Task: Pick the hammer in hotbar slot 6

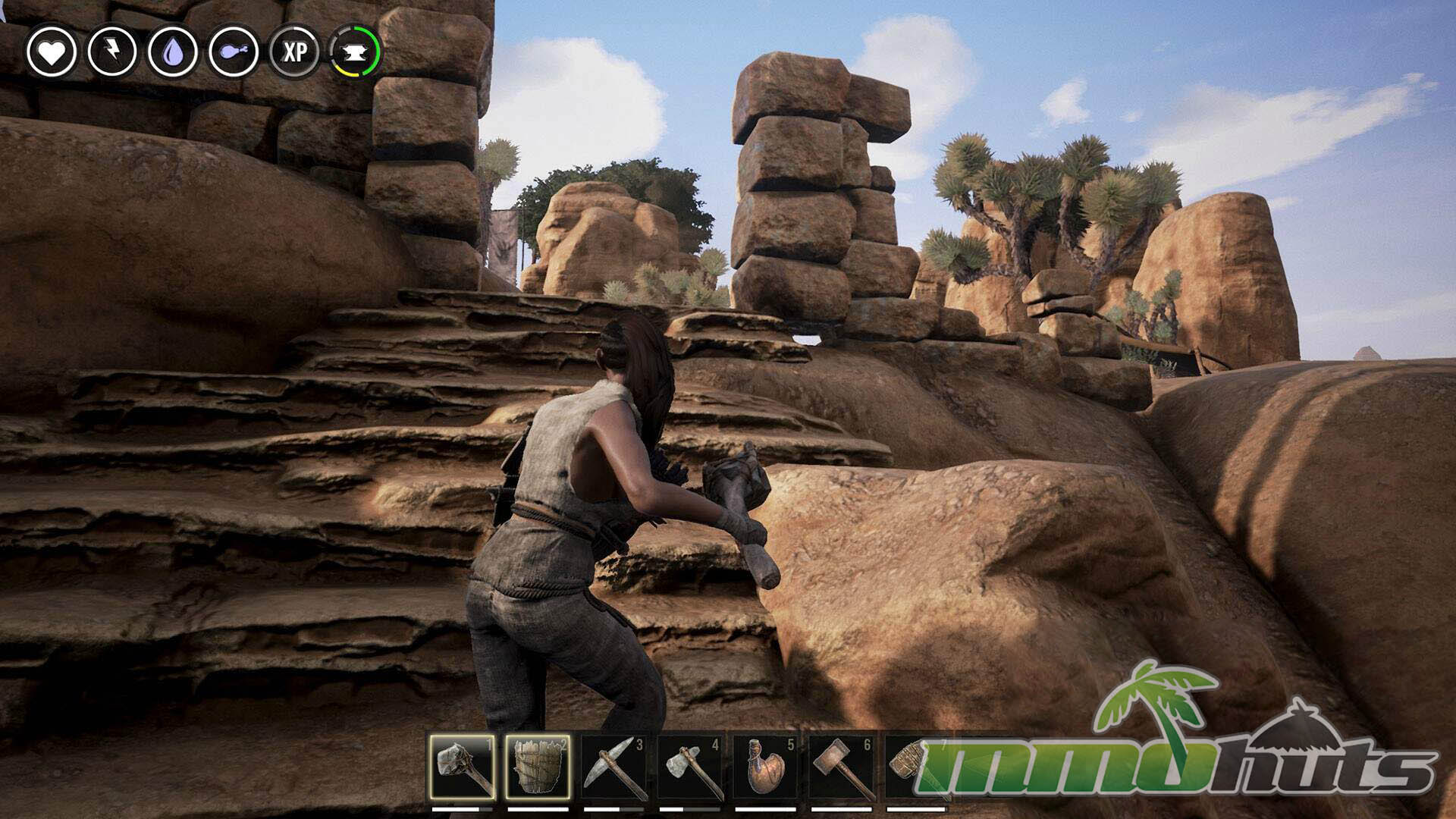Action: pos(842,767)
